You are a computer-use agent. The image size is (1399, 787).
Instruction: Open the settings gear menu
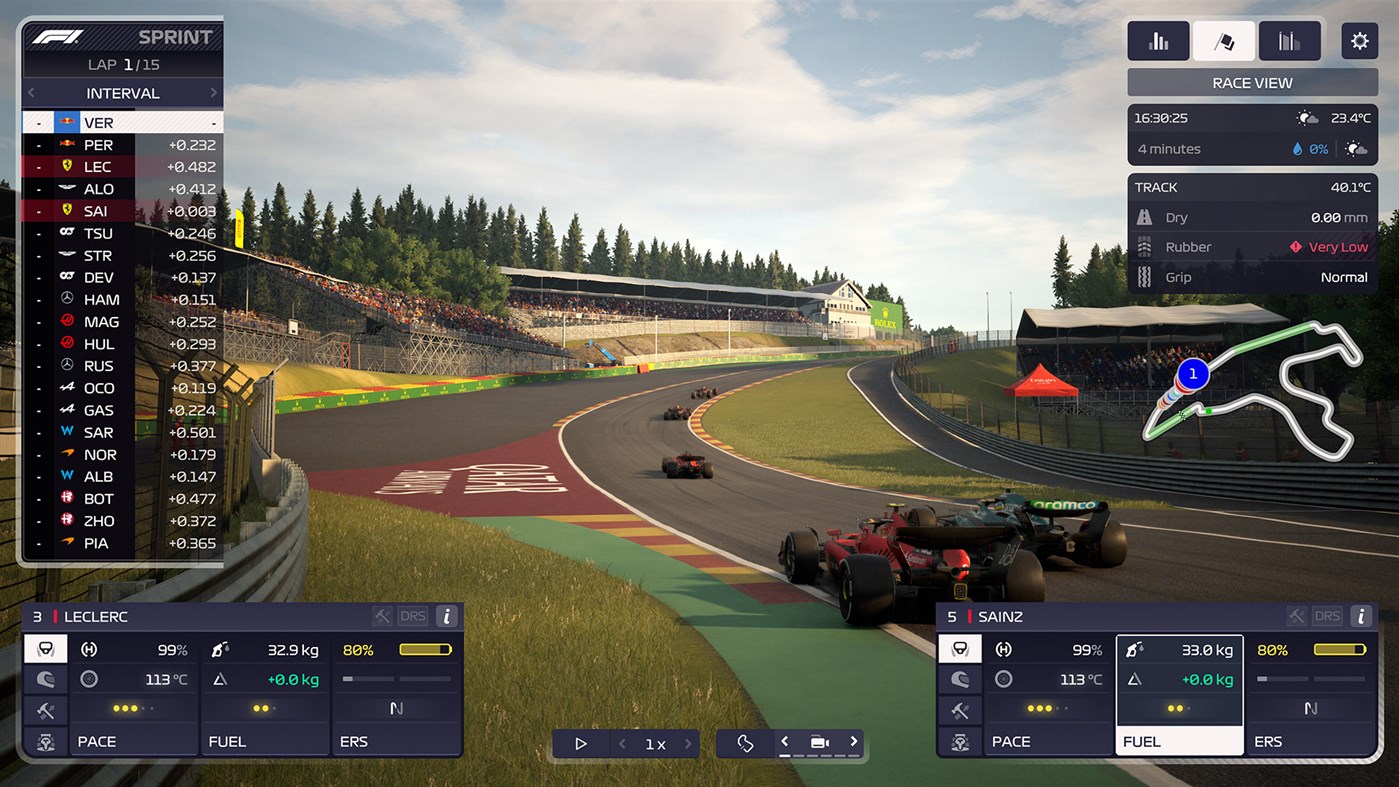pyautogui.click(x=1359, y=40)
